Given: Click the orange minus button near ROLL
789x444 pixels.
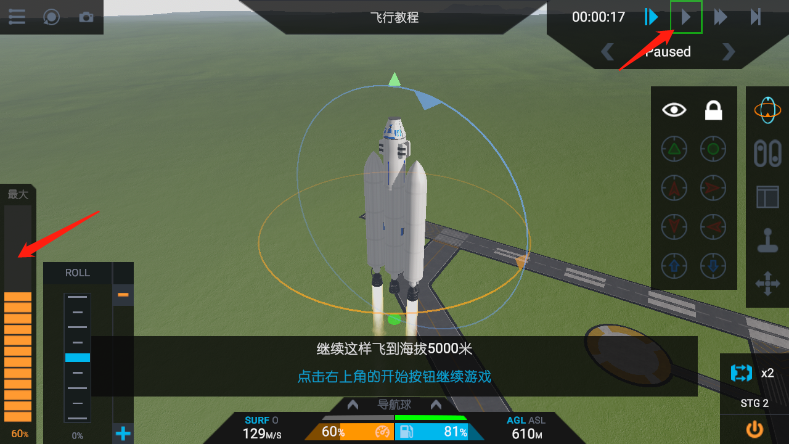Looking at the screenshot, I should point(123,294).
